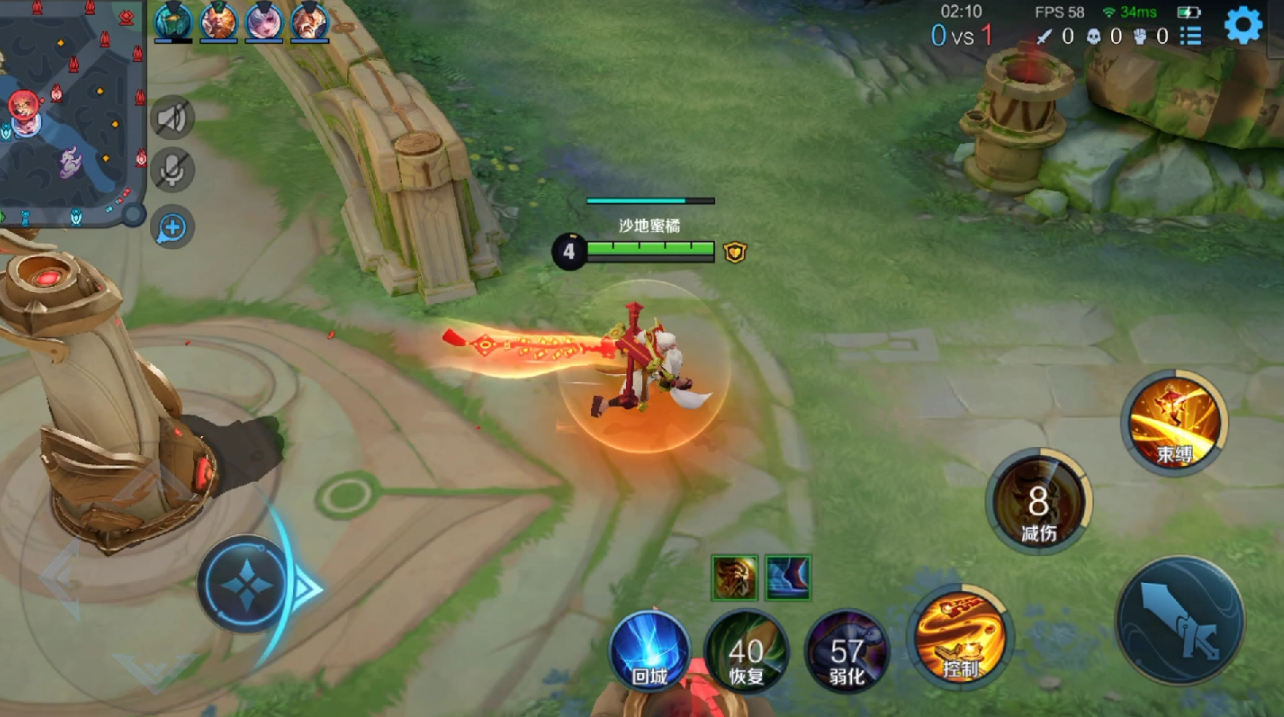Open the settings gear menu
The image size is (1284, 717).
click(x=1243, y=25)
